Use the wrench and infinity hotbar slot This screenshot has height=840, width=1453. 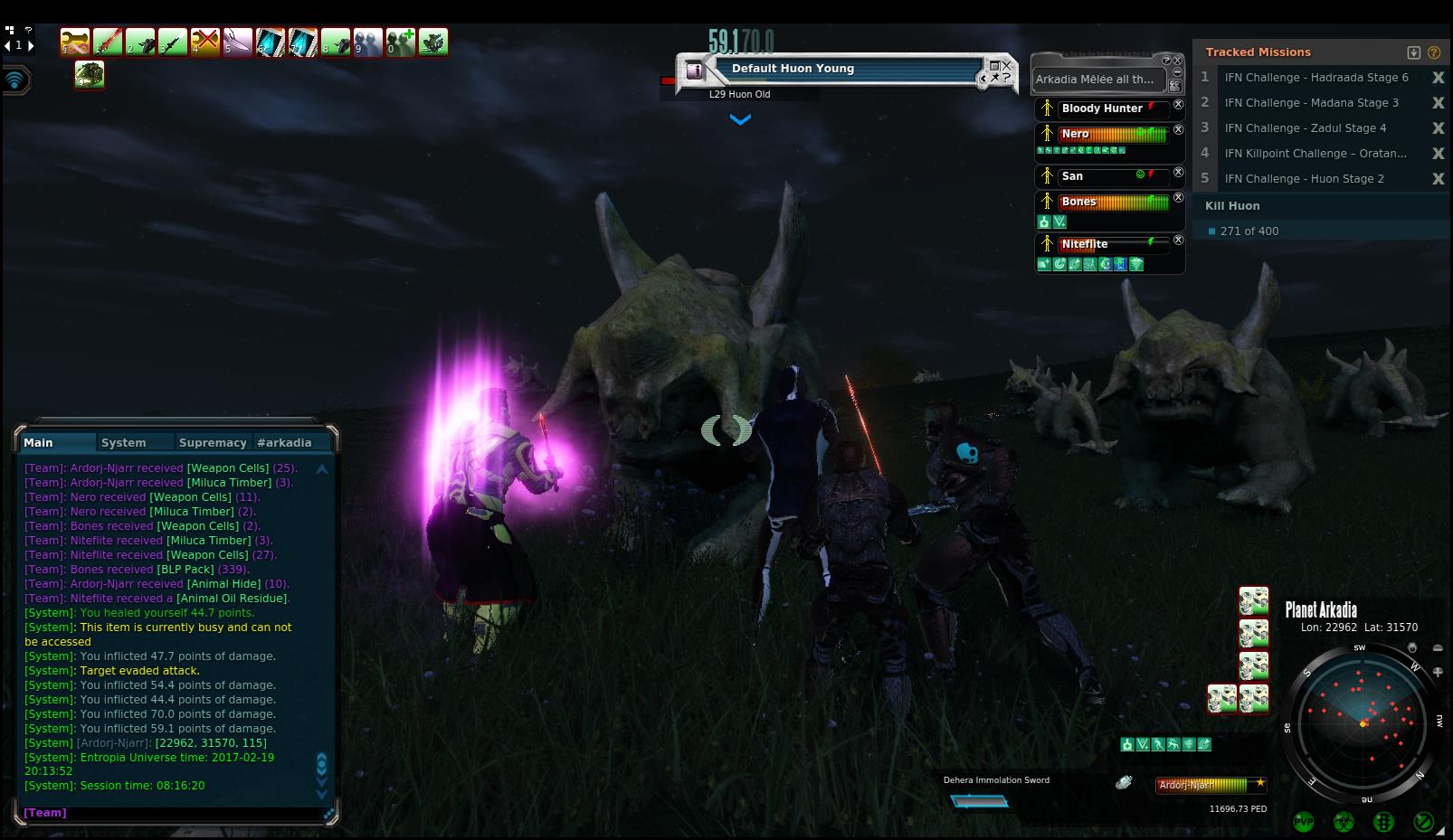[75, 42]
